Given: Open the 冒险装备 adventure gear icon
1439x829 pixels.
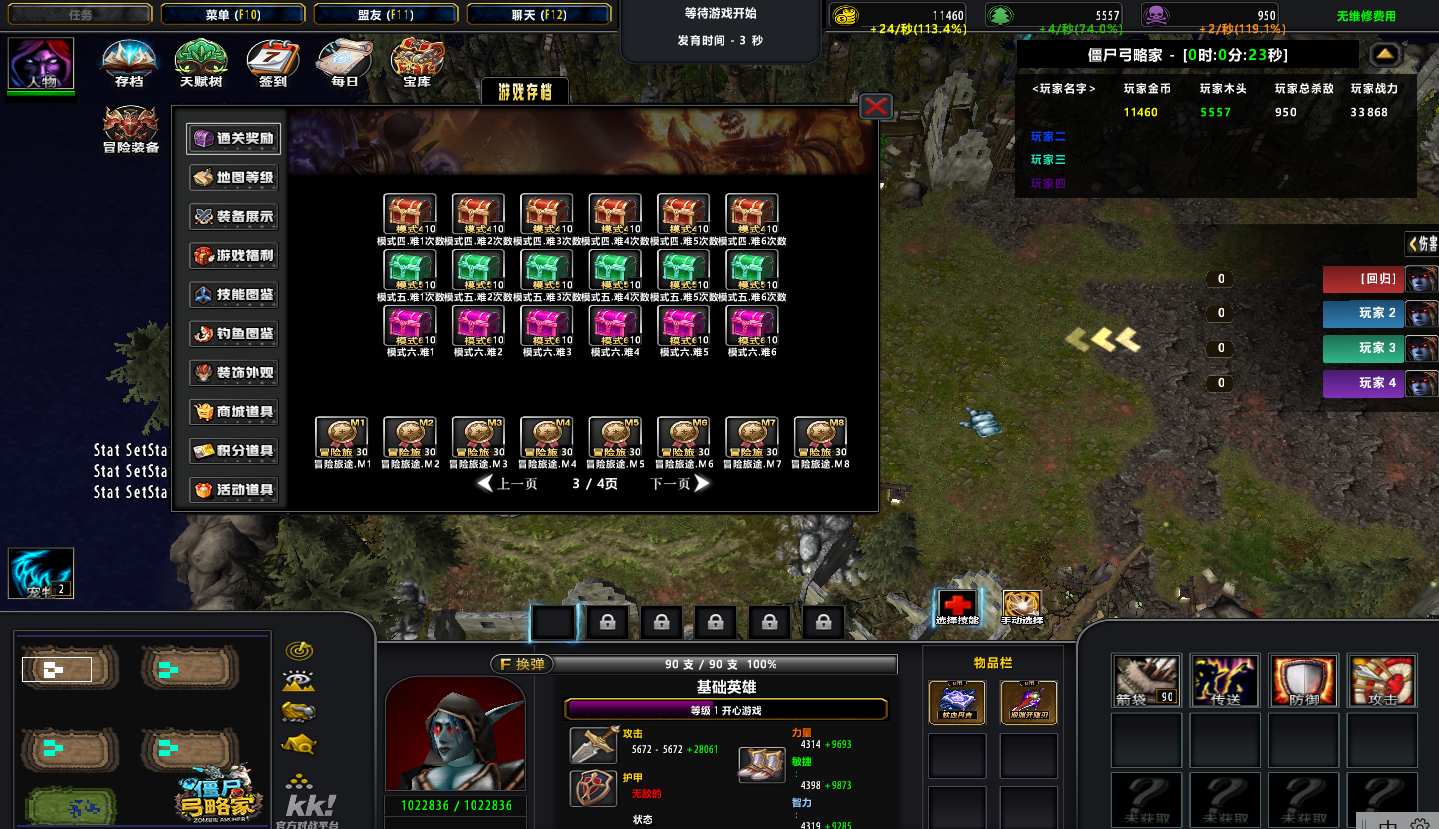Looking at the screenshot, I should 131,130.
